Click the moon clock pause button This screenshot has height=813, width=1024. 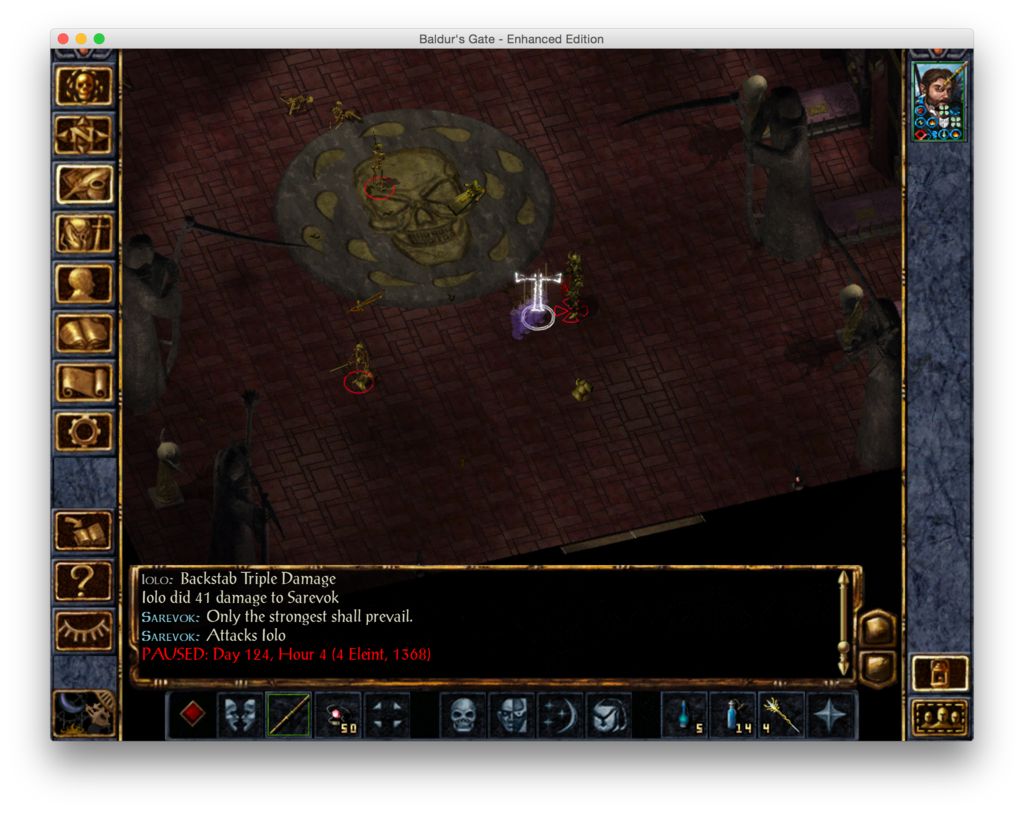(84, 713)
